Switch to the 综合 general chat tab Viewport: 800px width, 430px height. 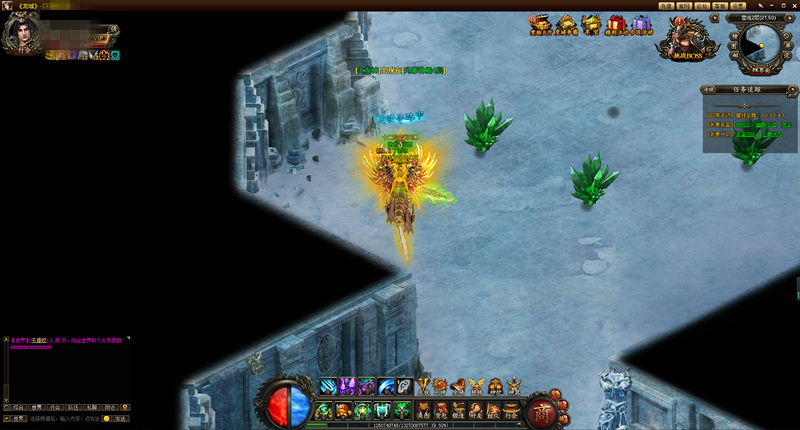pyautogui.click(x=17, y=407)
